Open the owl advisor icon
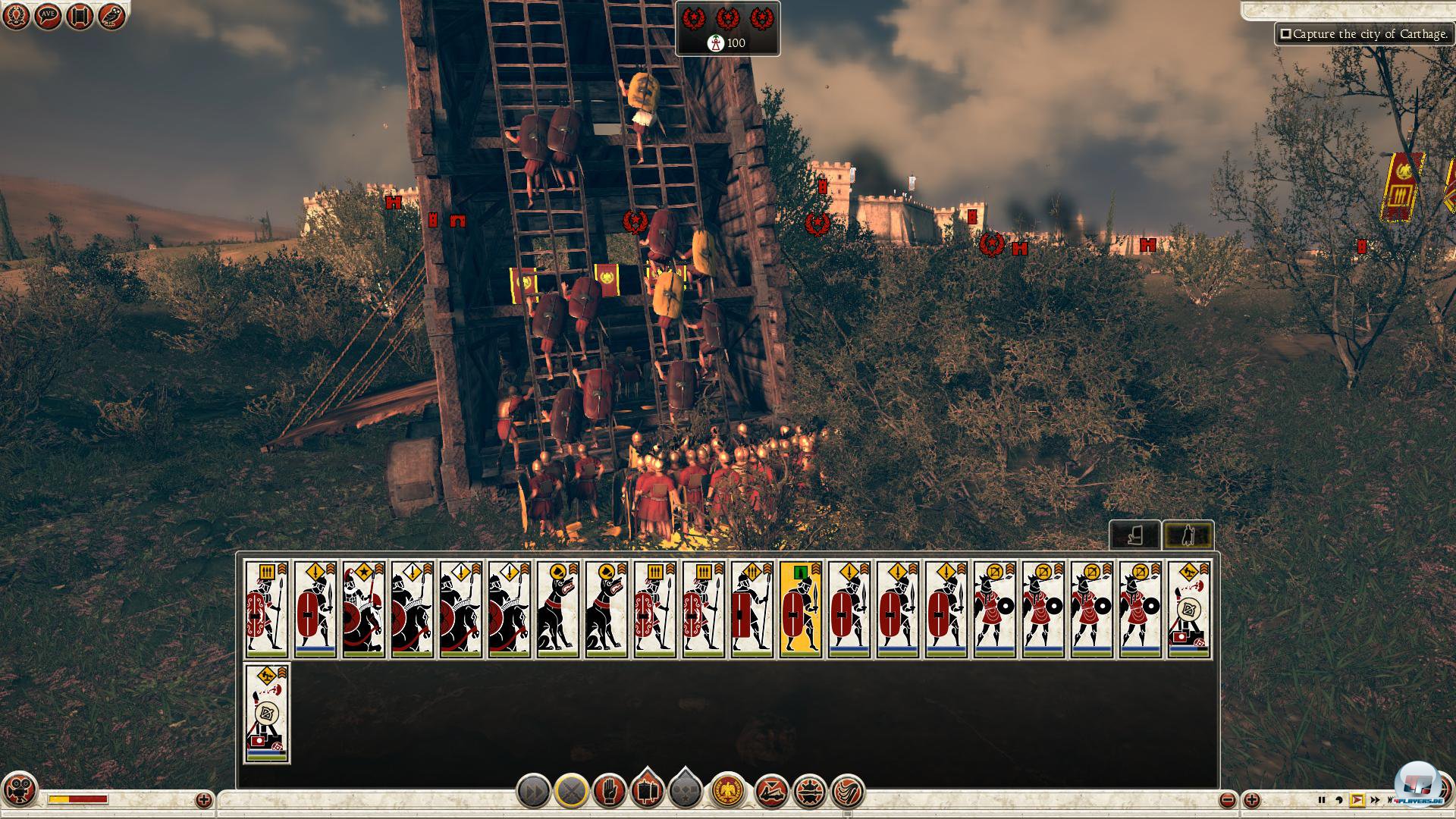The width and height of the screenshot is (1456, 819). pyautogui.click(x=111, y=17)
